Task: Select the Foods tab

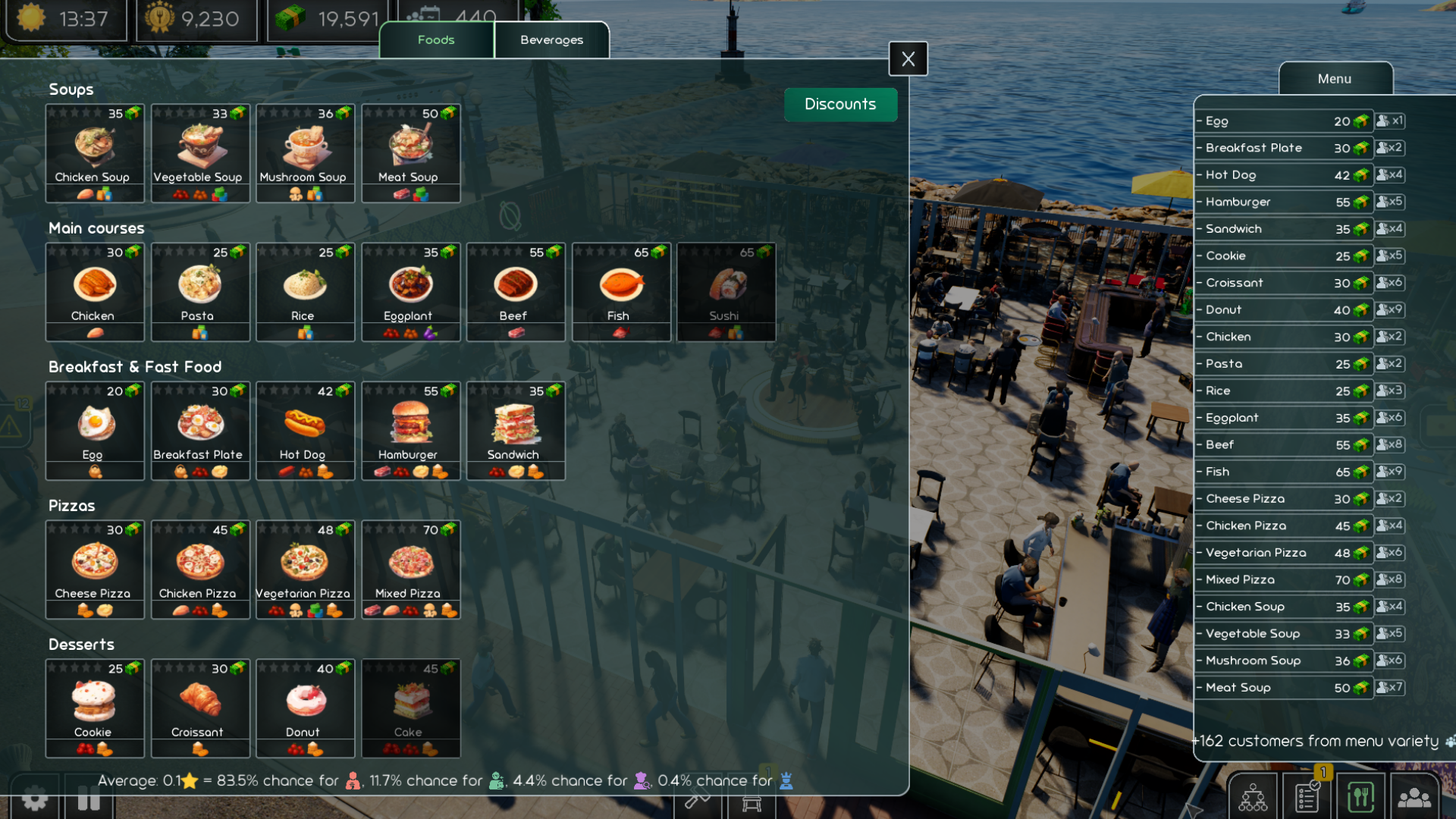Action: click(436, 40)
